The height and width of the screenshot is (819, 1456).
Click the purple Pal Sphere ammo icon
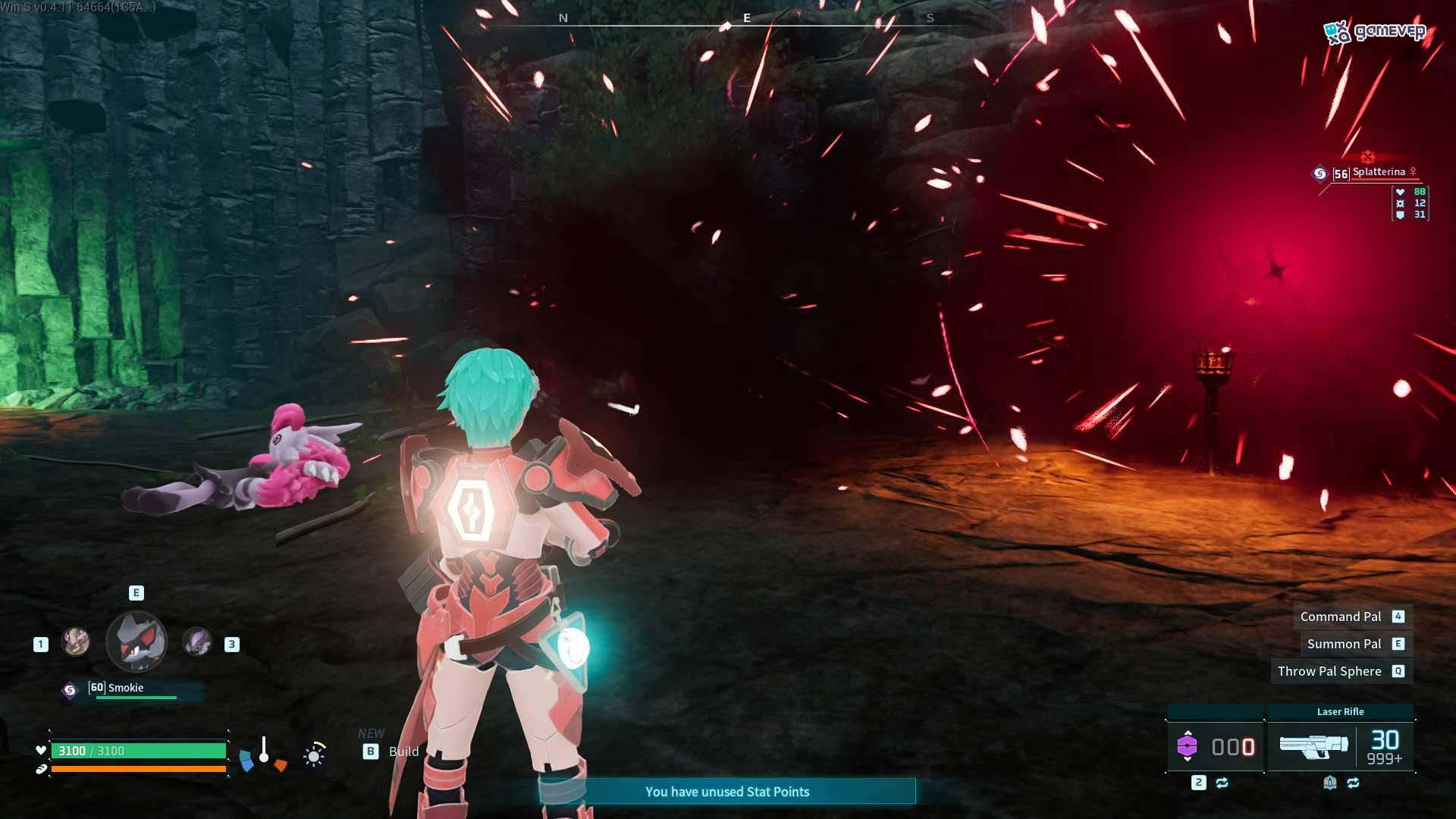pyautogui.click(x=1188, y=747)
